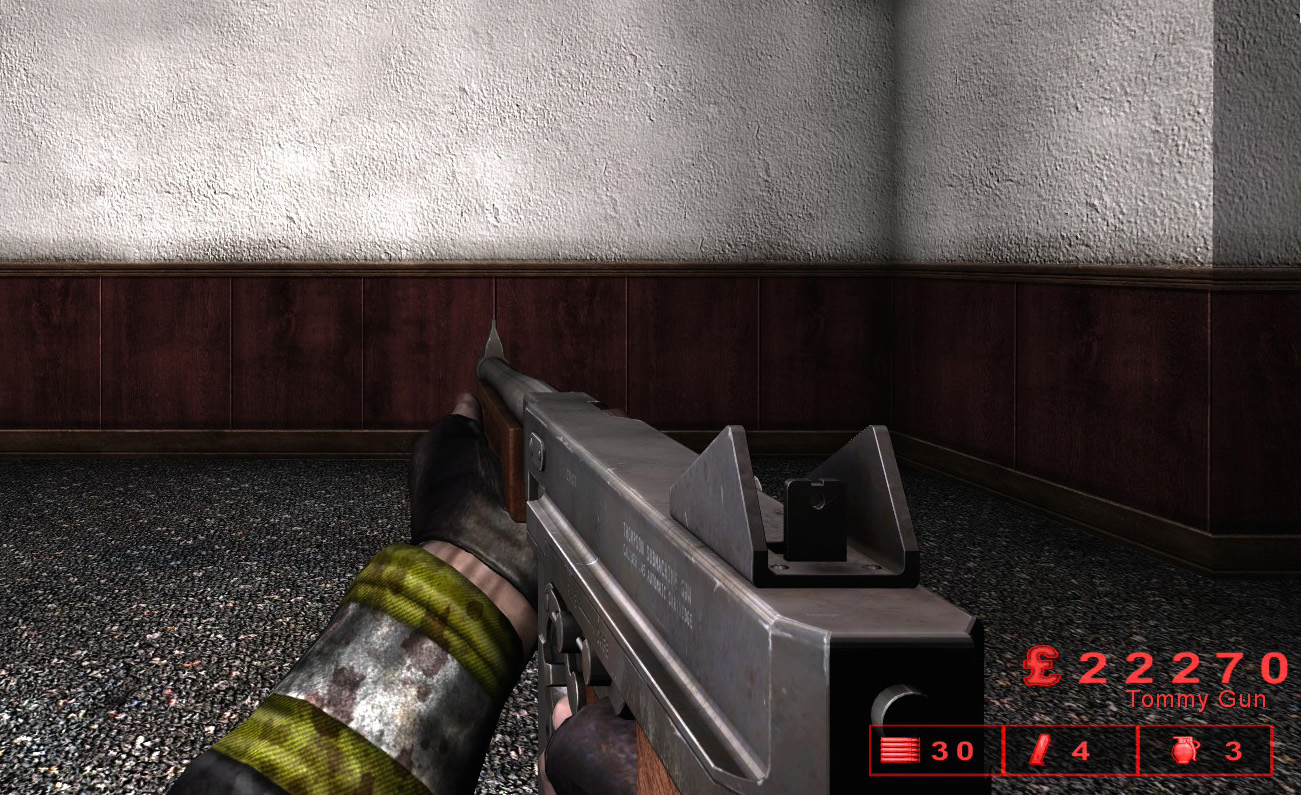Select the grenade HUD panel

[x=1205, y=751]
